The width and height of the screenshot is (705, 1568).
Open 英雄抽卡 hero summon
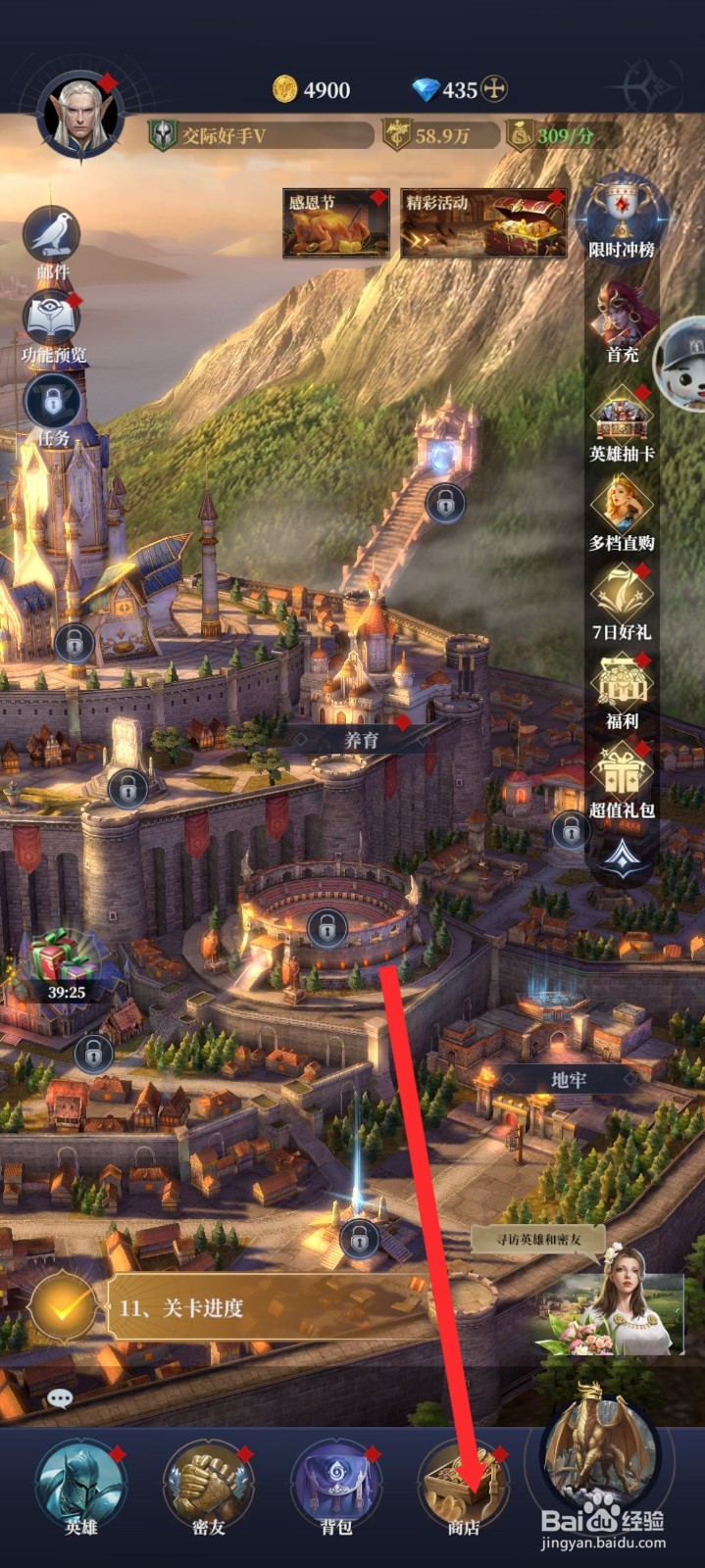[622, 419]
